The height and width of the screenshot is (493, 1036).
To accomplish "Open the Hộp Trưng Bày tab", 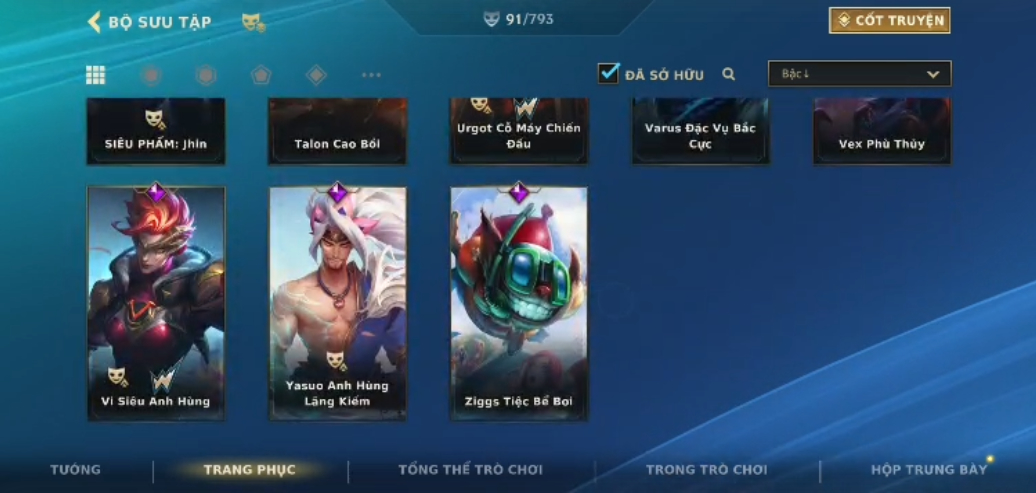I will coord(928,470).
